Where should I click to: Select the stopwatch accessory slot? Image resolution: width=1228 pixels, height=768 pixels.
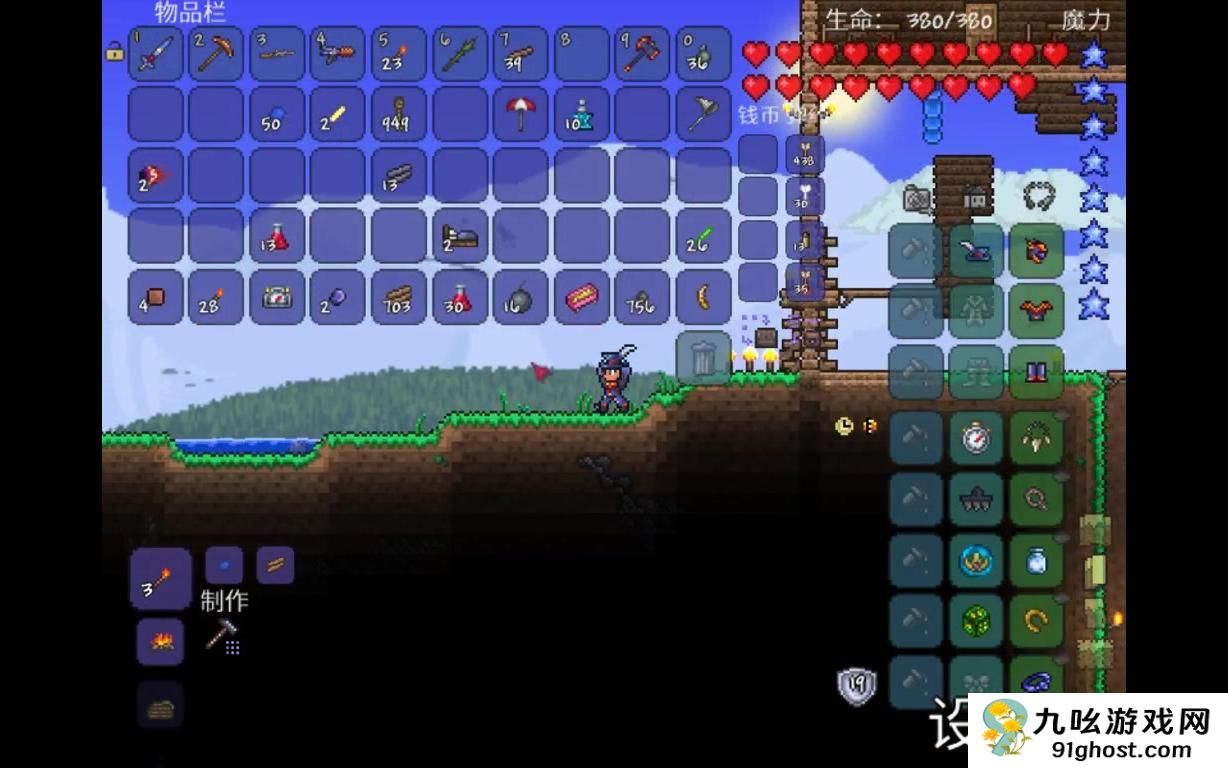tap(975, 438)
